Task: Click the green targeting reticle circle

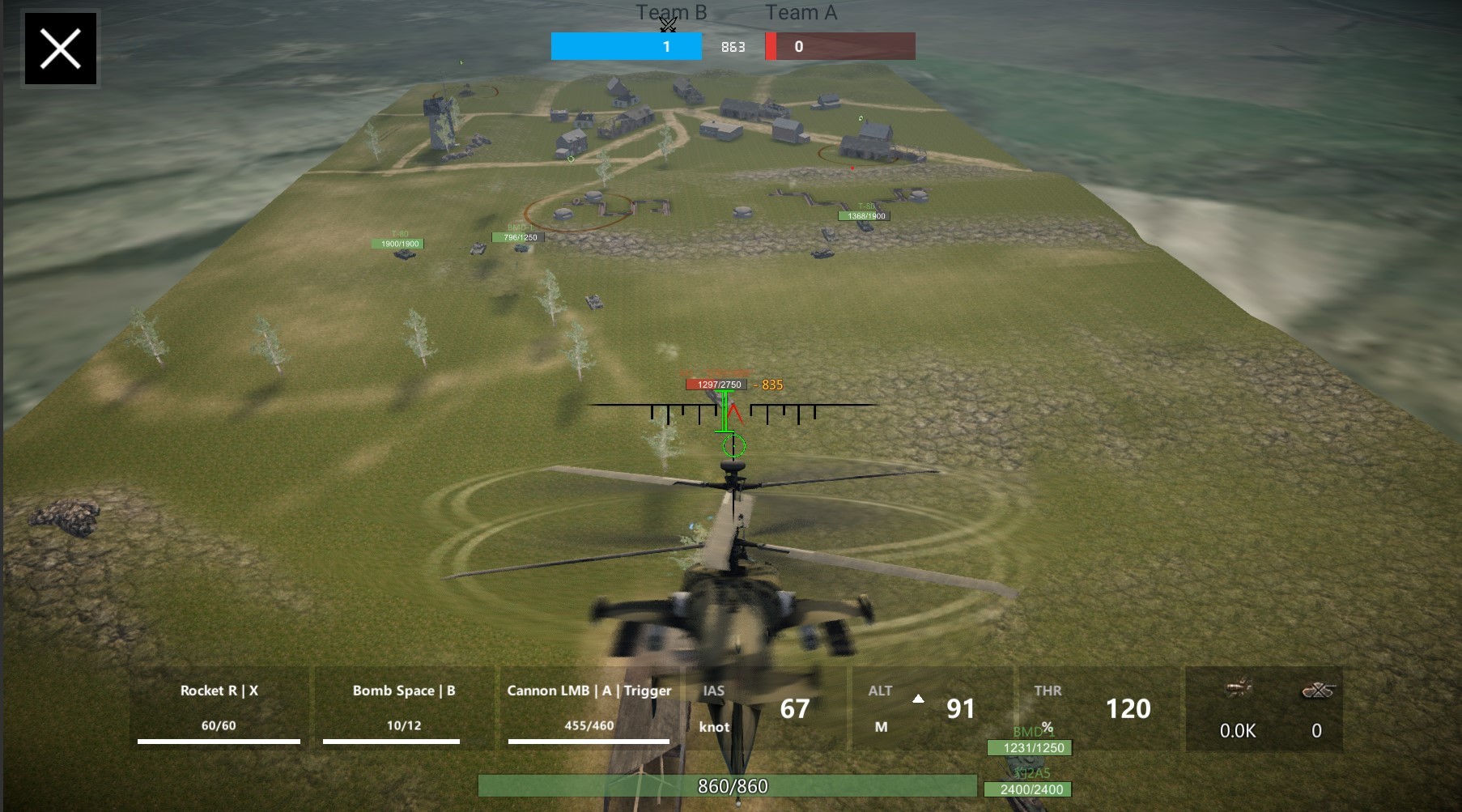Action: [x=733, y=445]
